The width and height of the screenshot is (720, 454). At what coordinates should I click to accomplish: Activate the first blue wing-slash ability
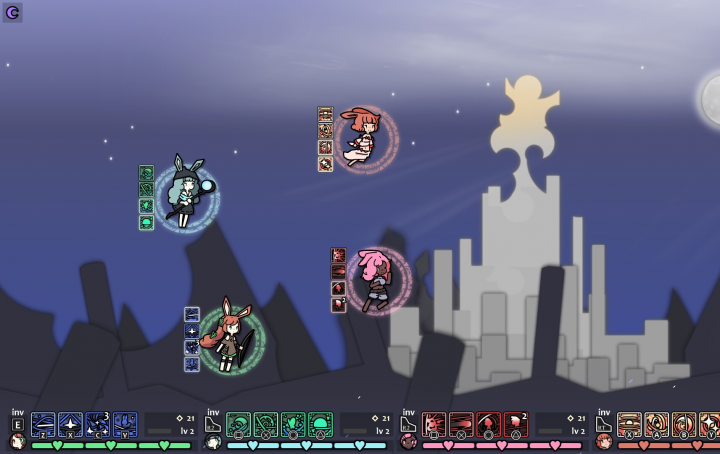pyautogui.click(x=43, y=424)
